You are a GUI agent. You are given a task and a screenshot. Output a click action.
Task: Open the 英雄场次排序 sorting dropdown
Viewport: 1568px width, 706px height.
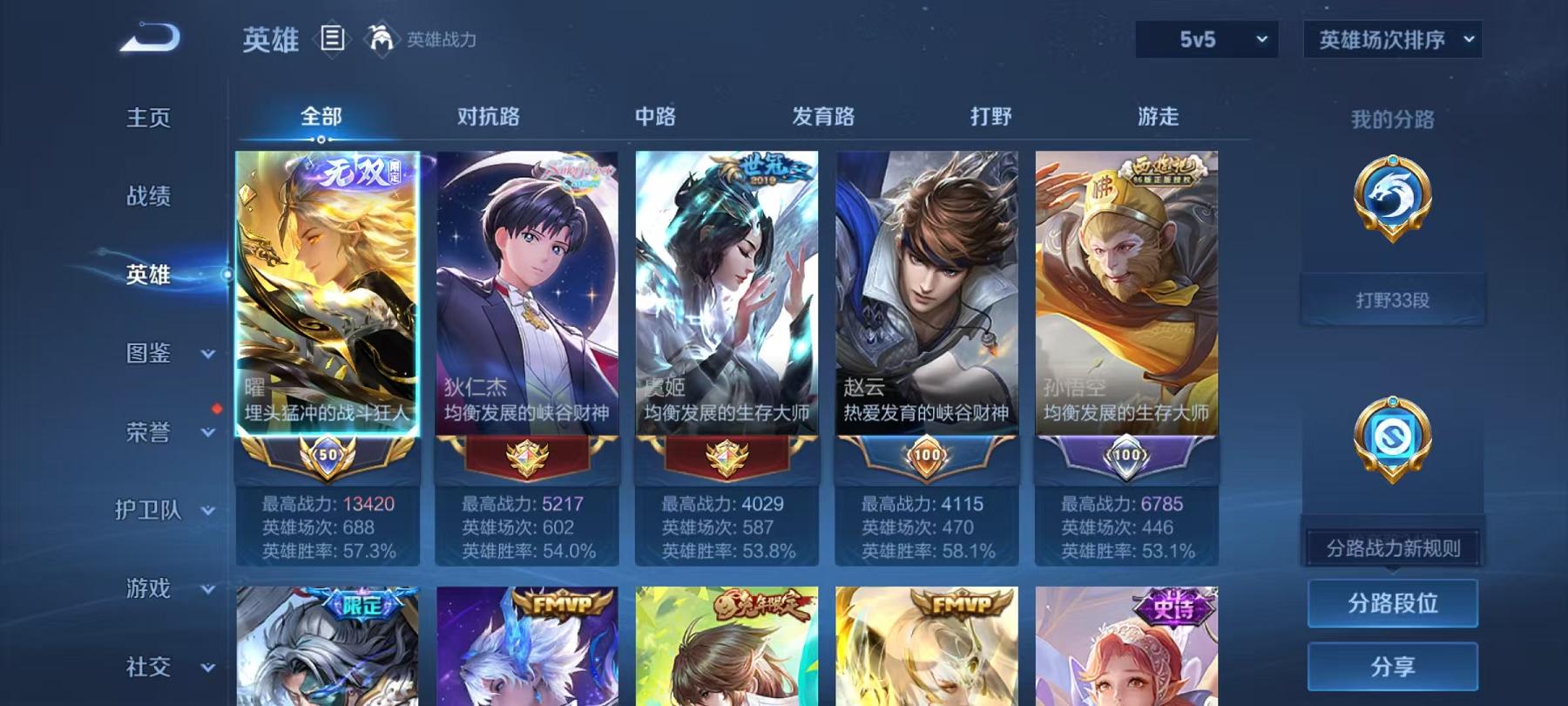click(1391, 39)
